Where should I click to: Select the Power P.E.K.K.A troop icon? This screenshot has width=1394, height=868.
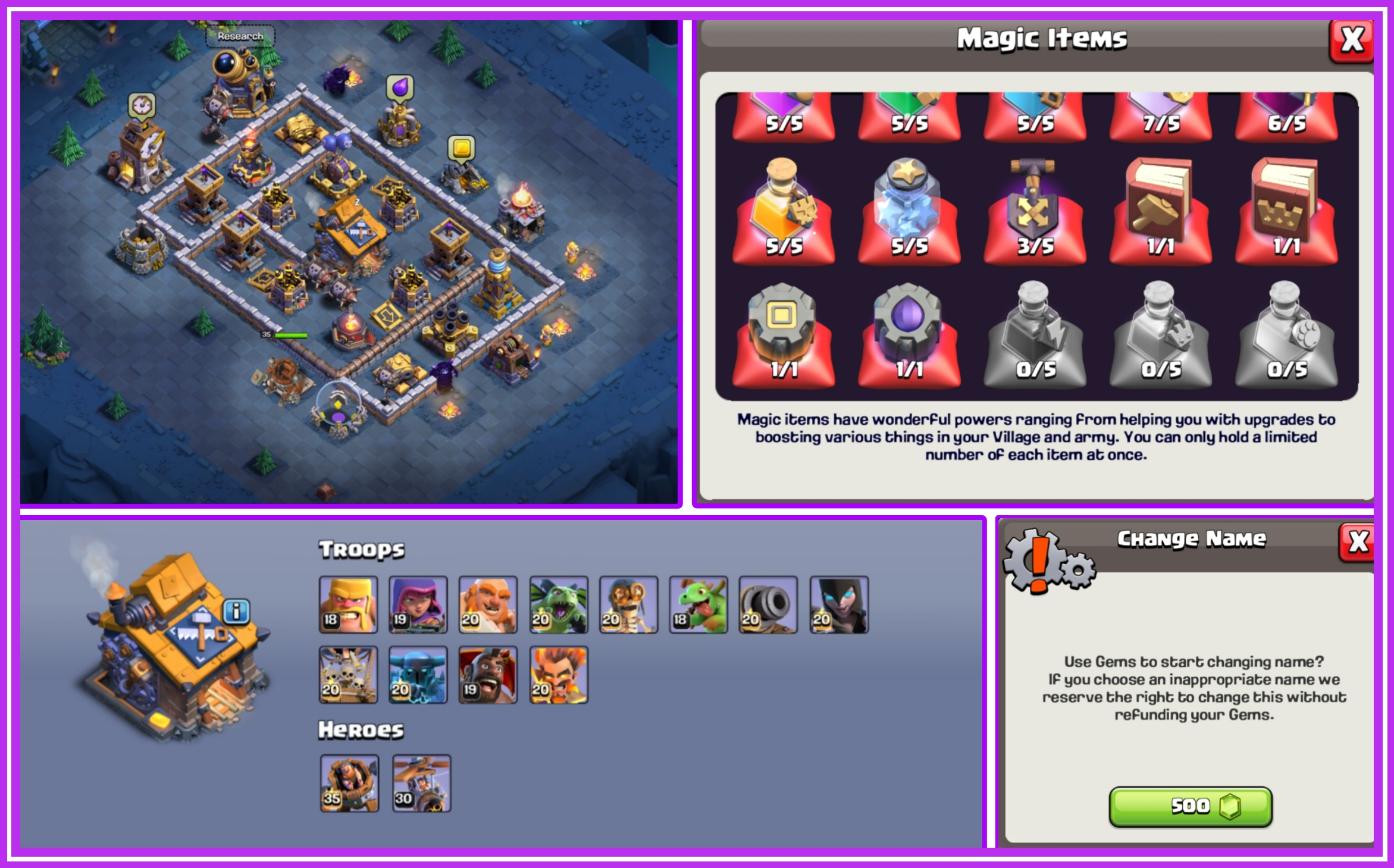[x=418, y=675]
